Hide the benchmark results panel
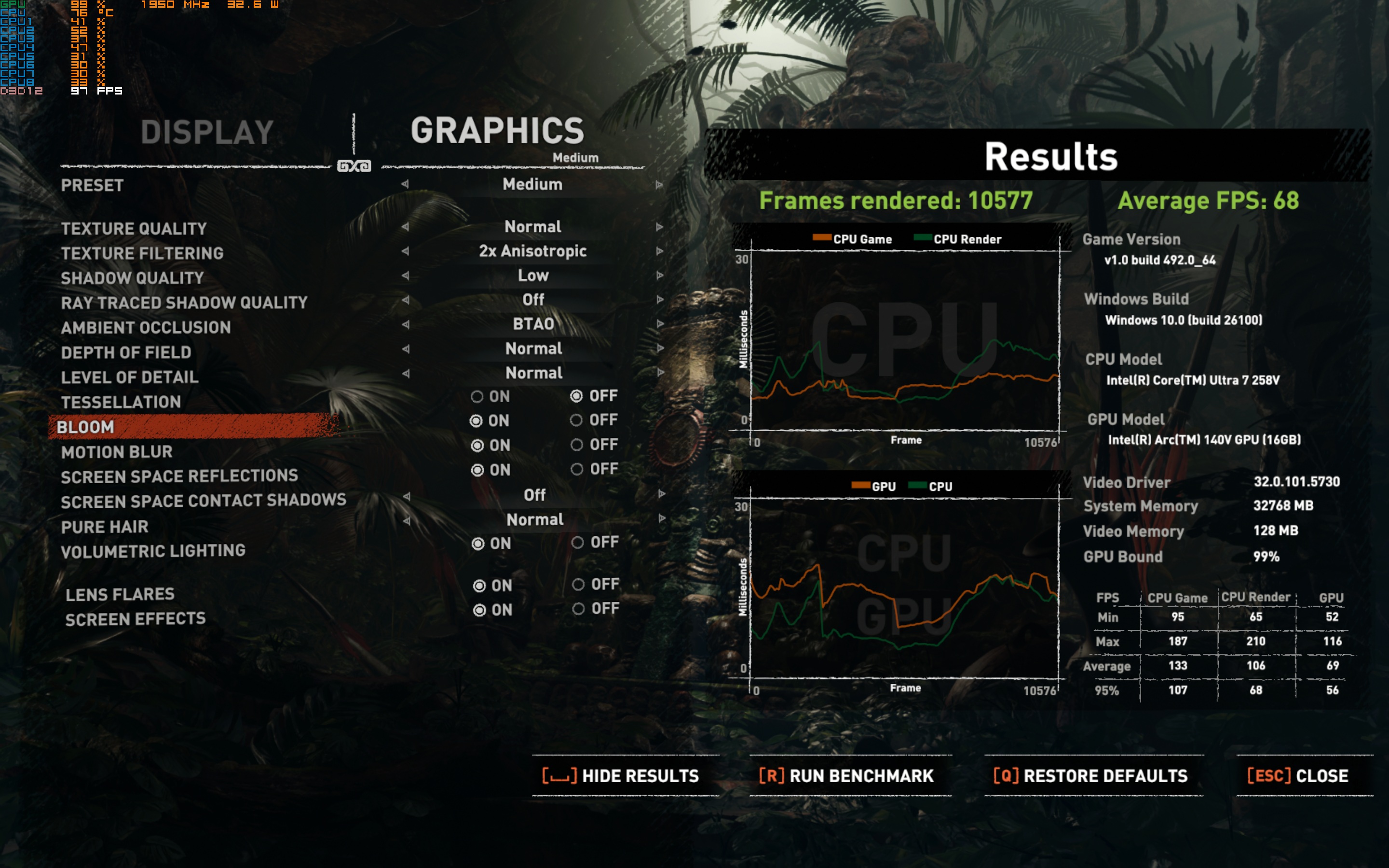 [x=621, y=776]
